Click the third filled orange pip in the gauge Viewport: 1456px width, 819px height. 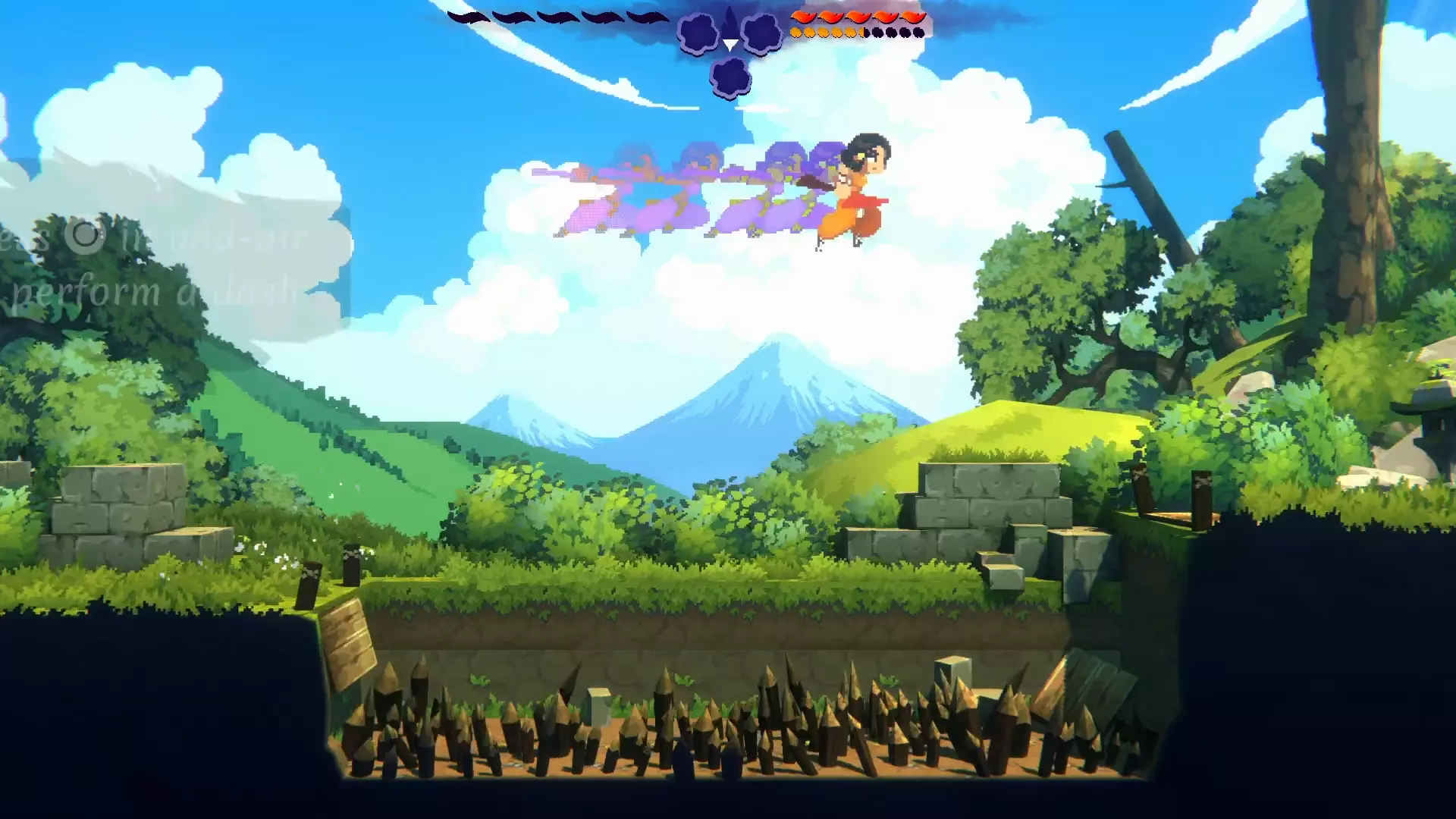point(825,32)
